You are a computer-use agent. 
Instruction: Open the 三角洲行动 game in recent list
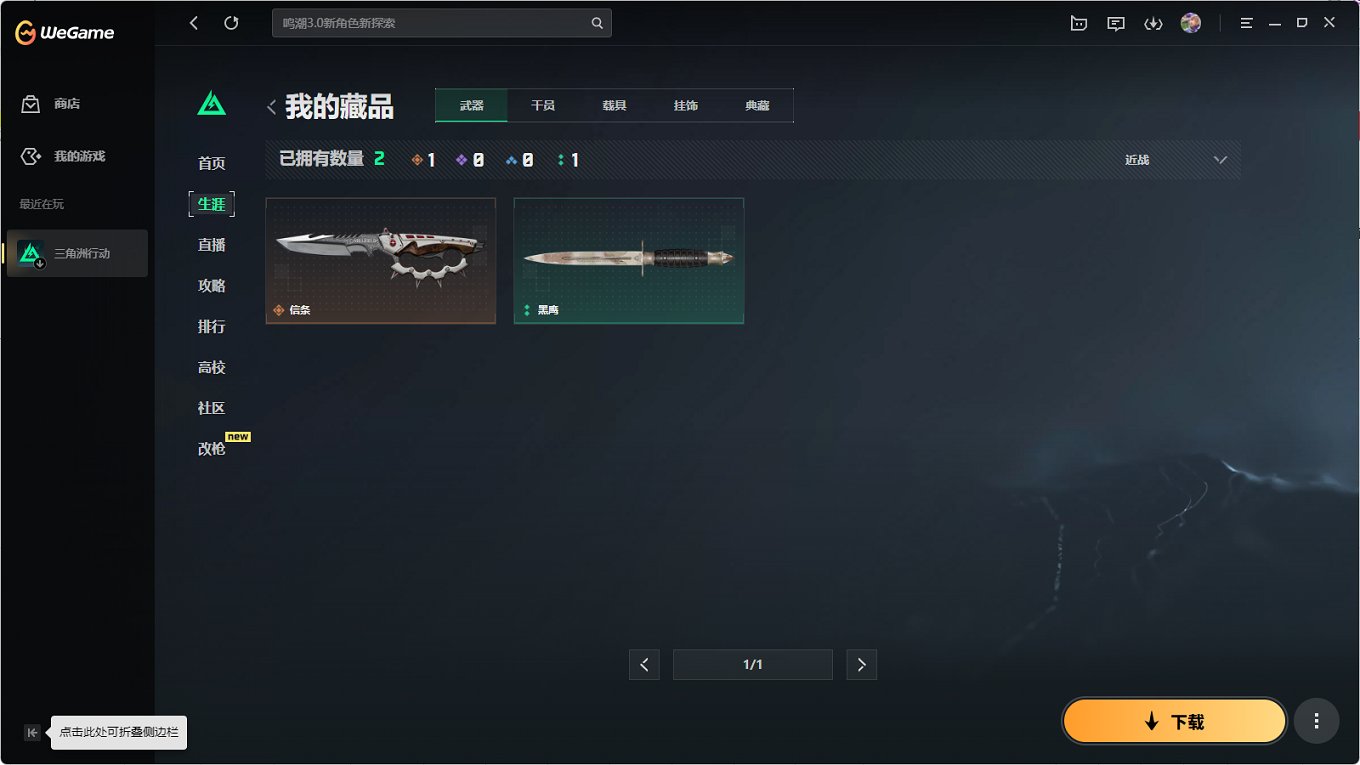tap(77, 253)
